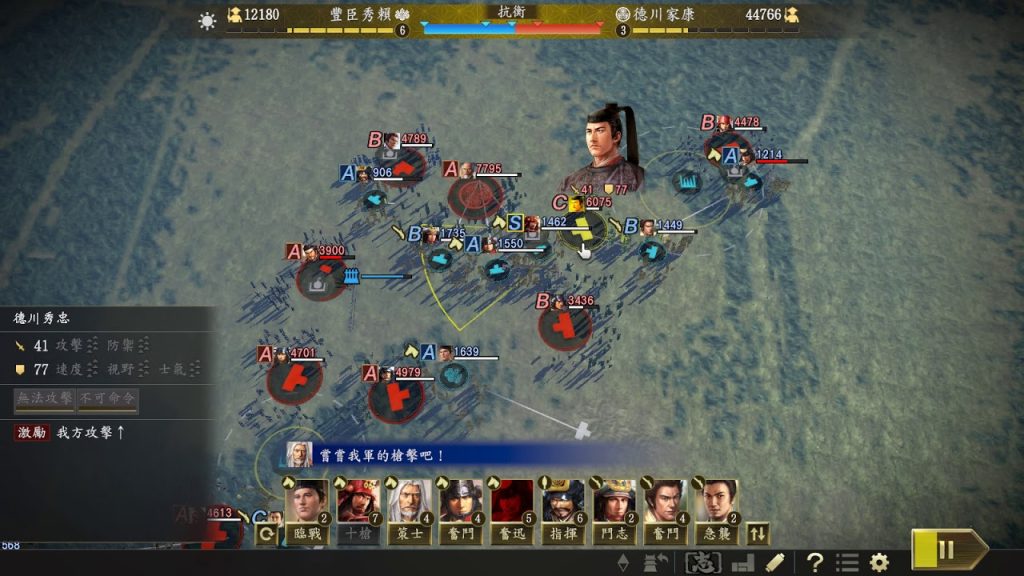Open the gear settings menu

point(879,562)
